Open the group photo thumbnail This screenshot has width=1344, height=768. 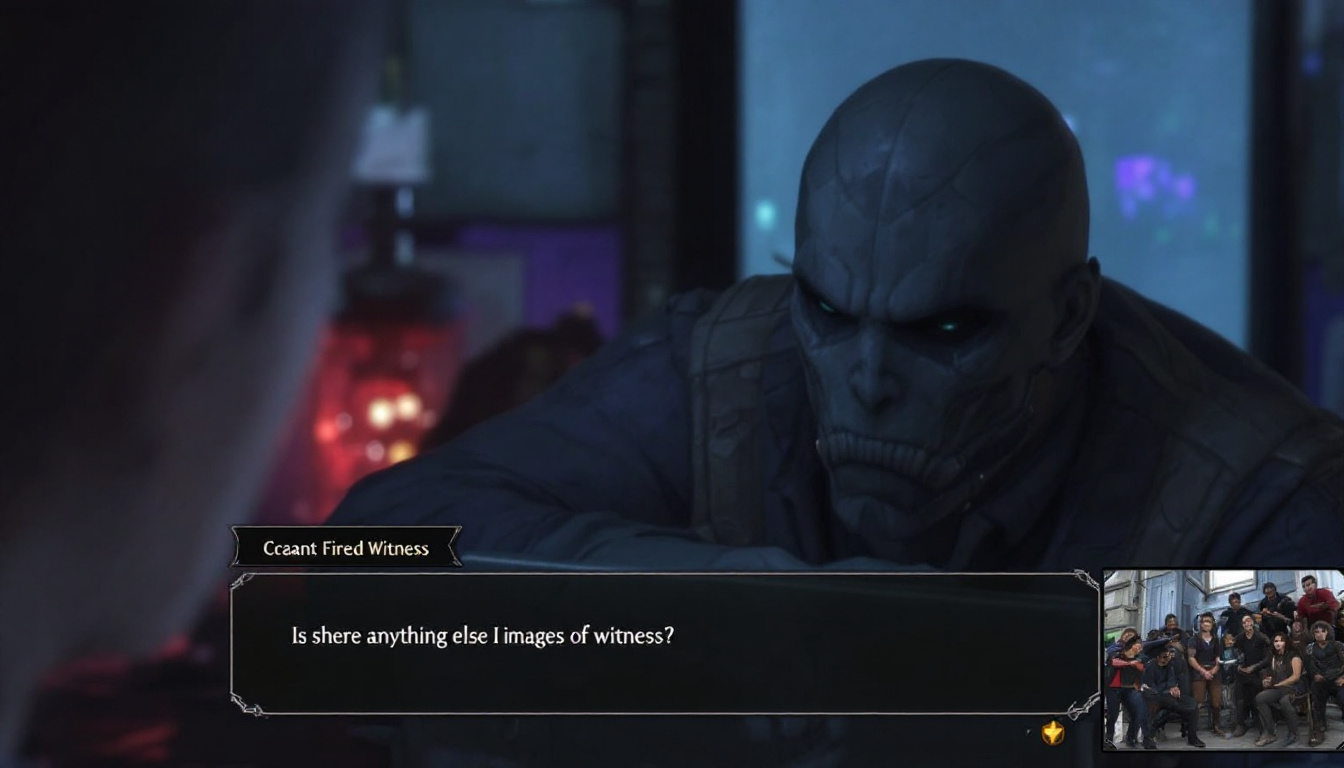coord(1223,659)
